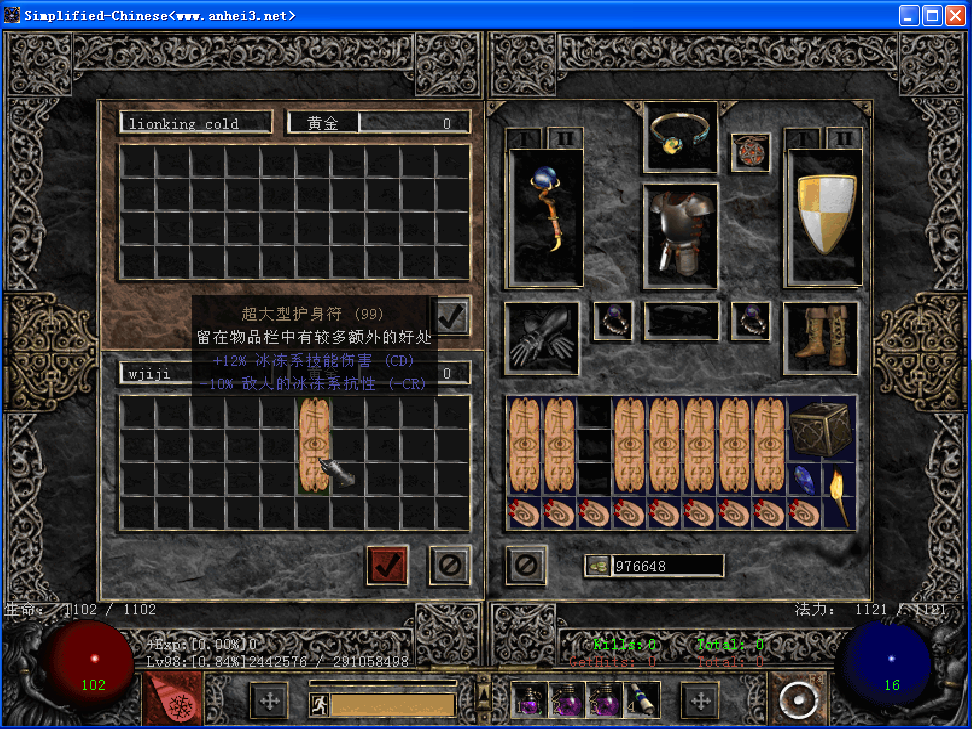Select the red pentagram charm beside the amulet
Image resolution: width=972 pixels, height=729 pixels.
749,152
